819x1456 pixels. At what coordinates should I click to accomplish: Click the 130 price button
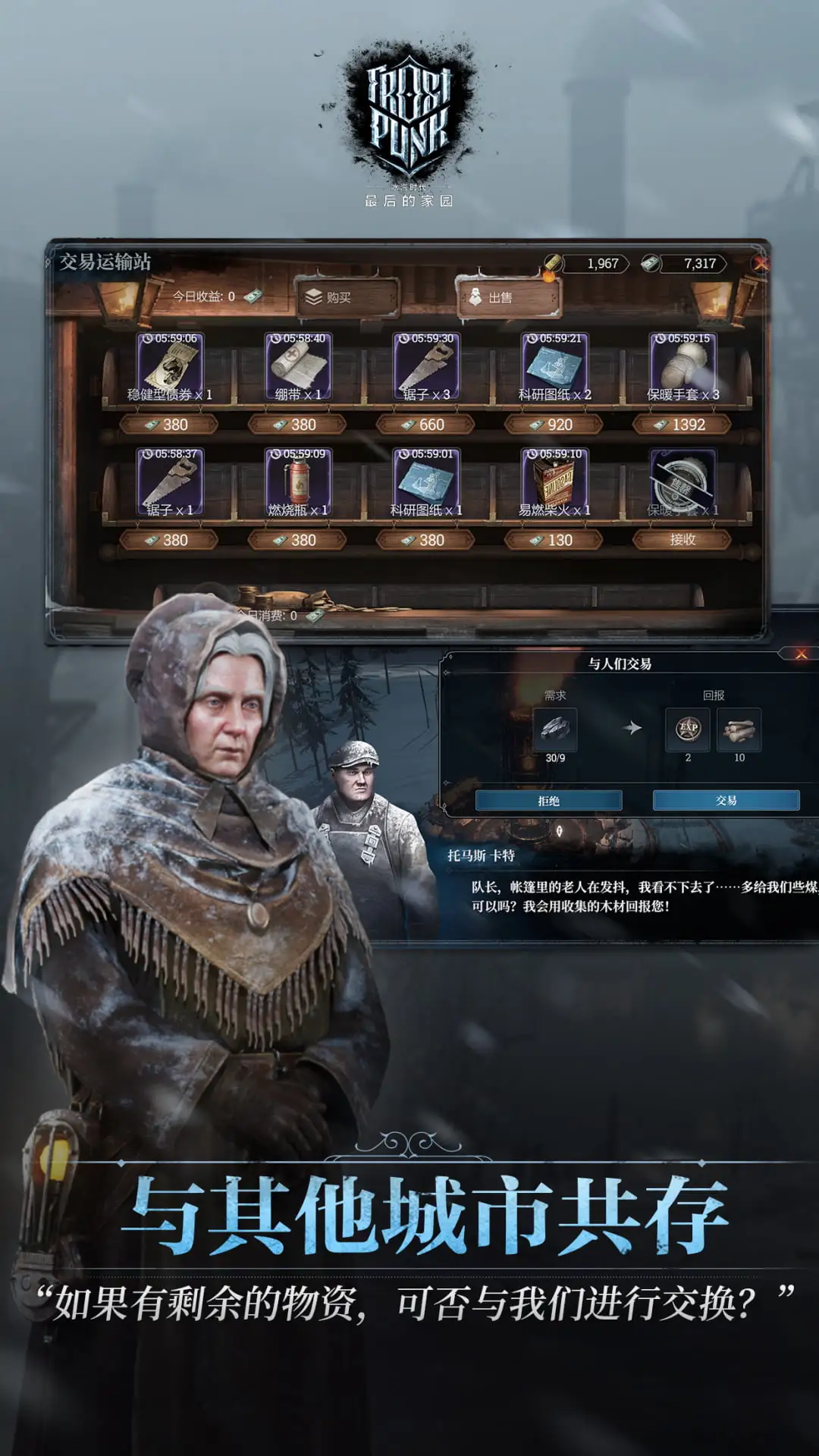554,540
